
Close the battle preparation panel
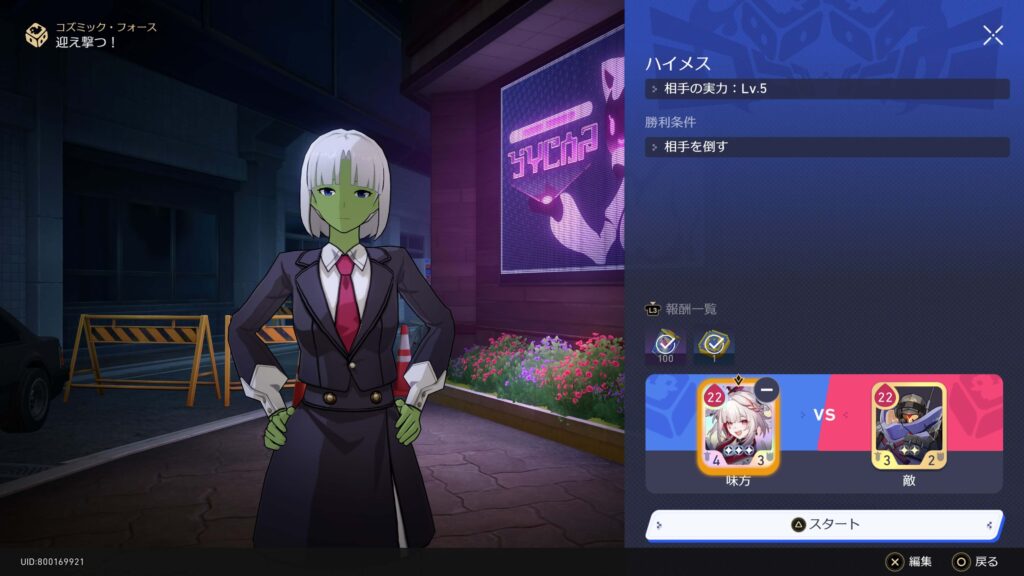[x=993, y=36]
